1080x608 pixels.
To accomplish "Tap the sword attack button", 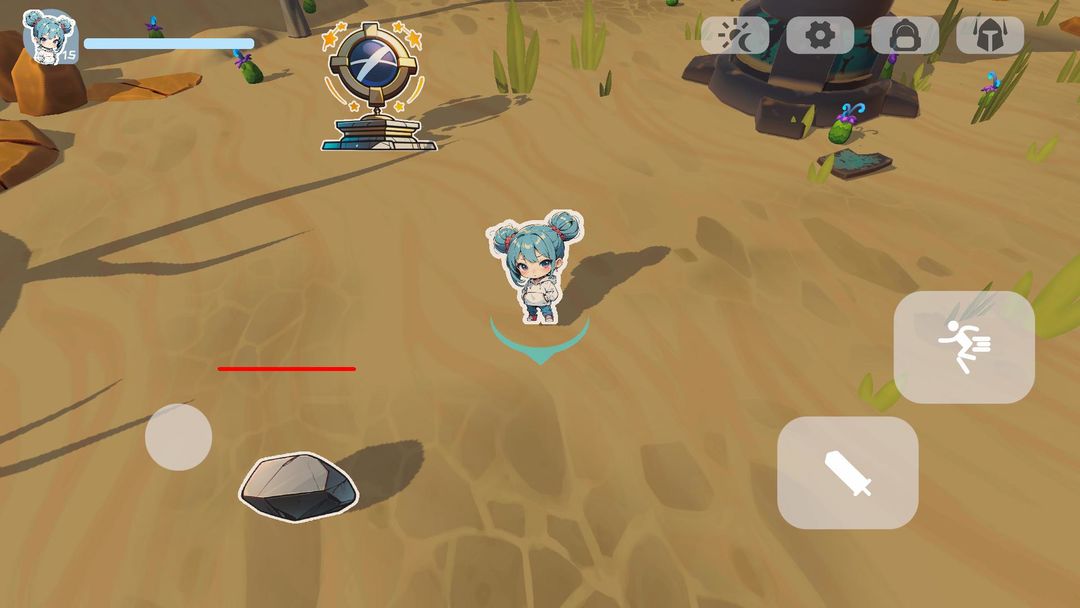I will point(848,473).
